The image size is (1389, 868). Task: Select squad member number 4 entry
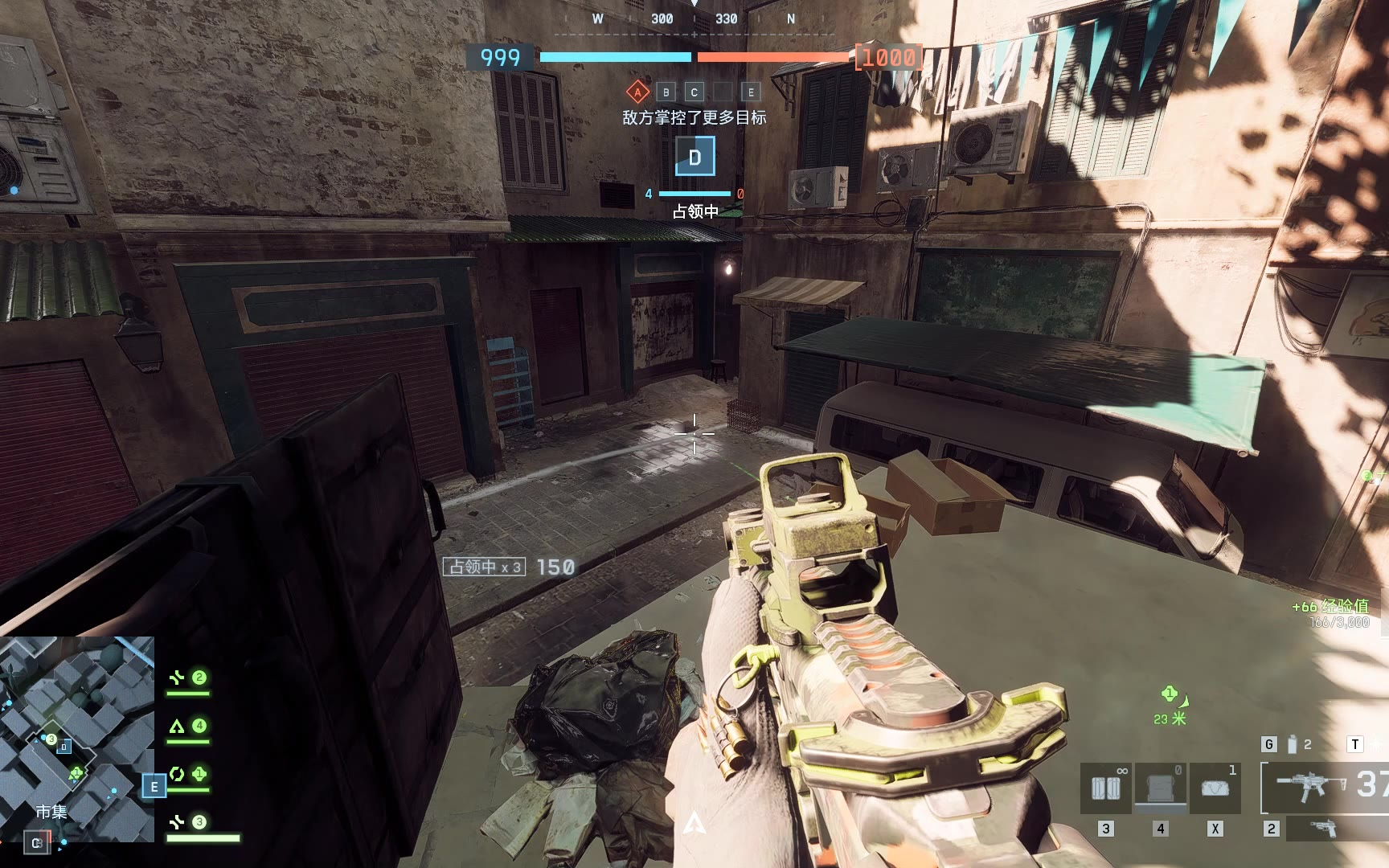[188, 727]
